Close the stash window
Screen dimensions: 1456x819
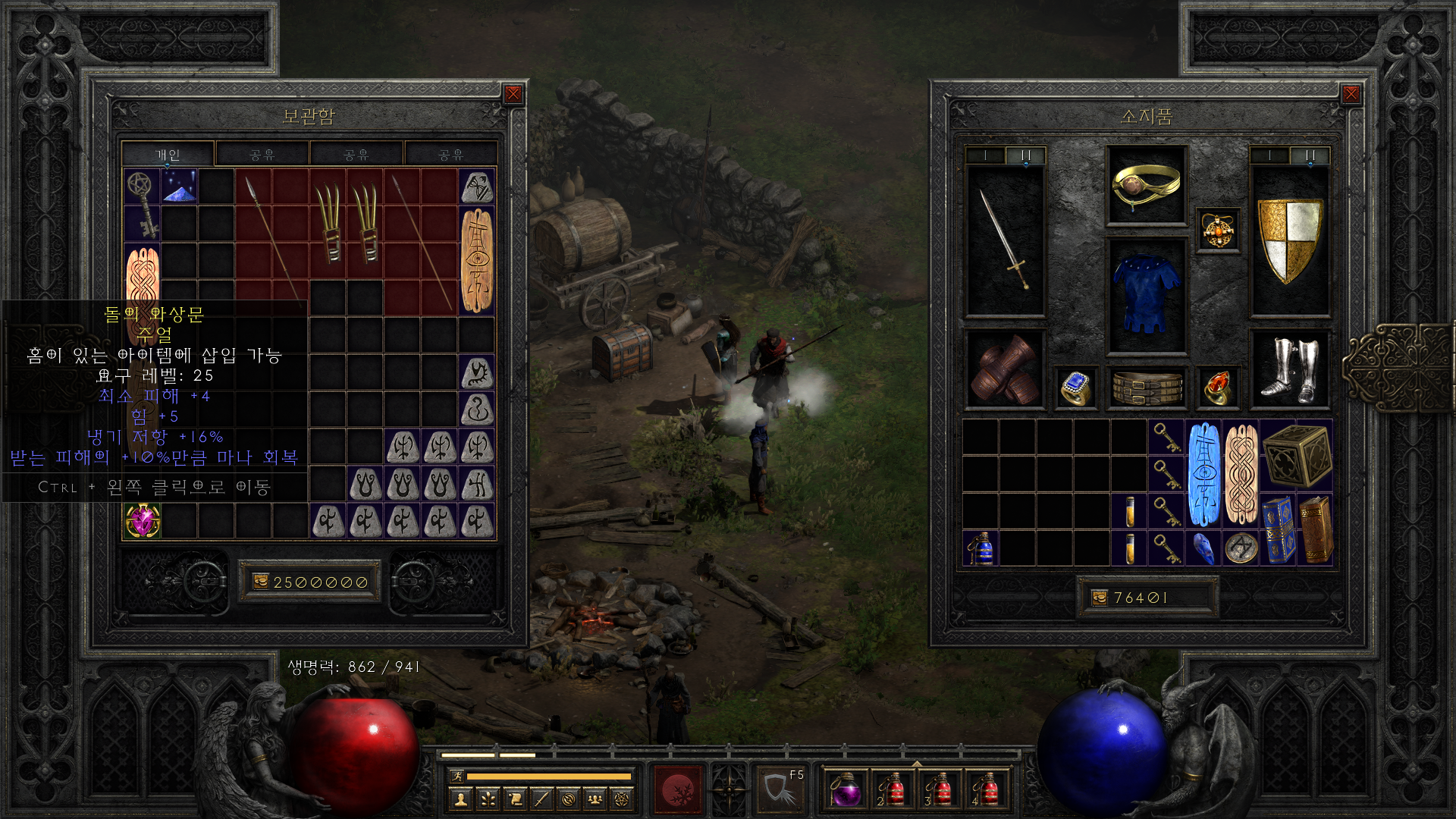tap(513, 94)
